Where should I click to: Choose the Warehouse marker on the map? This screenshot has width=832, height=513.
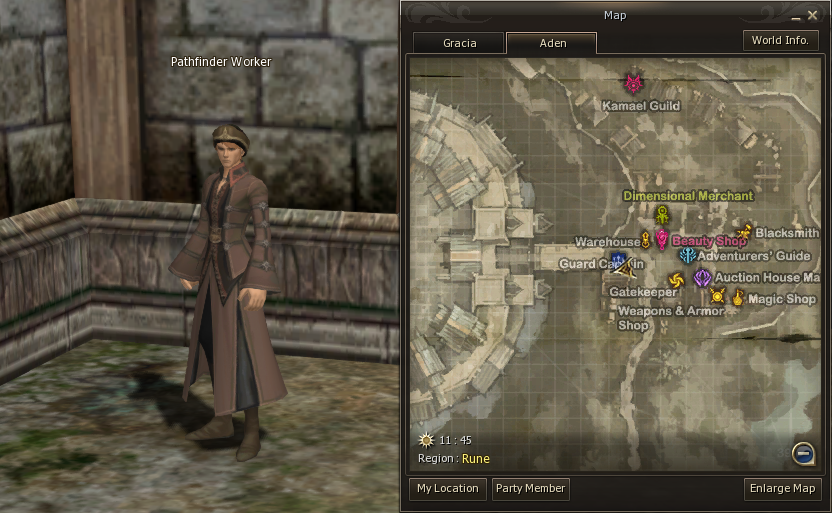tap(646, 240)
